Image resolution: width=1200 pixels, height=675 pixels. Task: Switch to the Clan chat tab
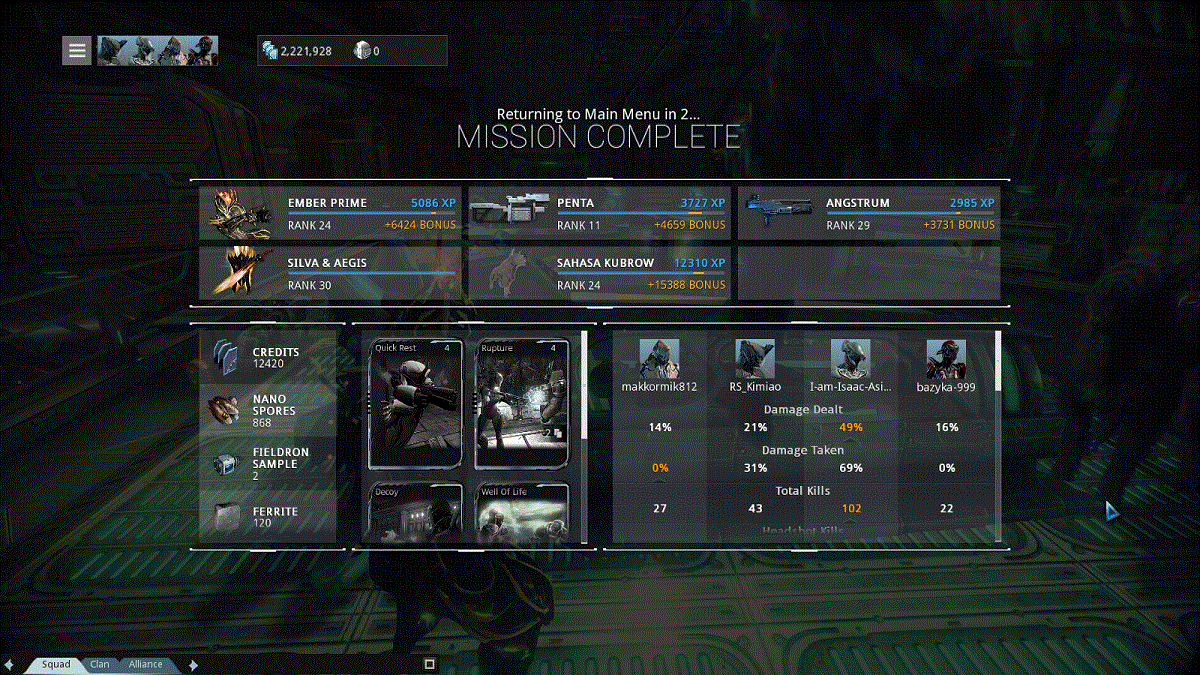100,664
